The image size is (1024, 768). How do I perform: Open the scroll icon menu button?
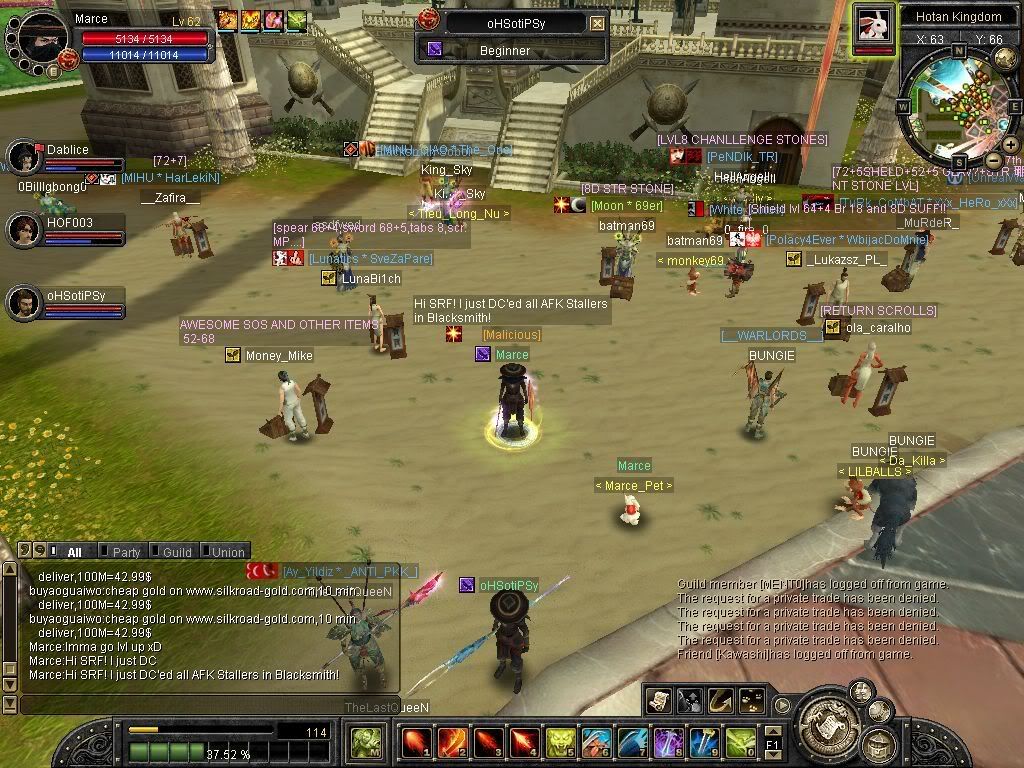[x=658, y=702]
